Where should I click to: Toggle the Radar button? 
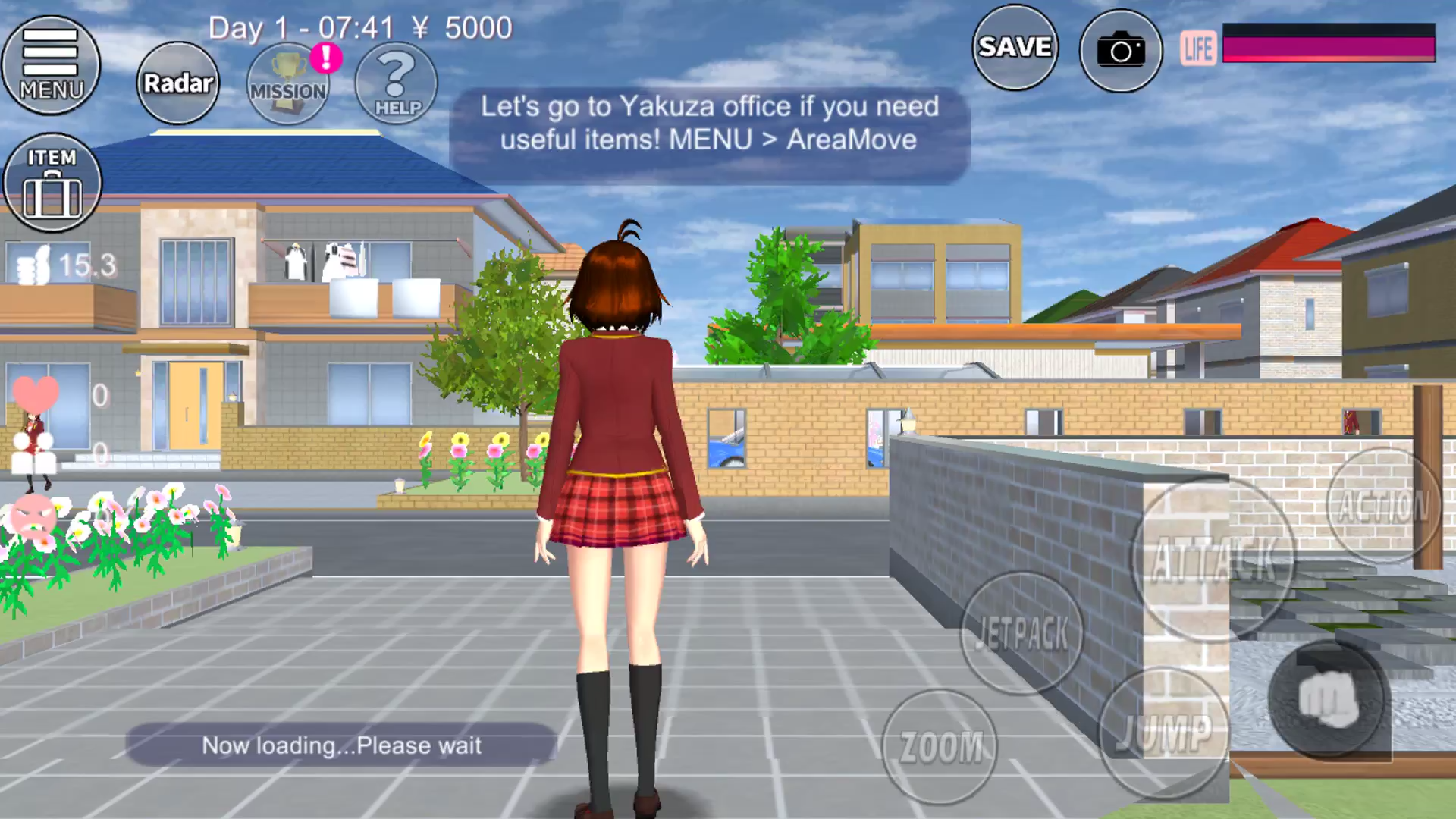pos(178,83)
